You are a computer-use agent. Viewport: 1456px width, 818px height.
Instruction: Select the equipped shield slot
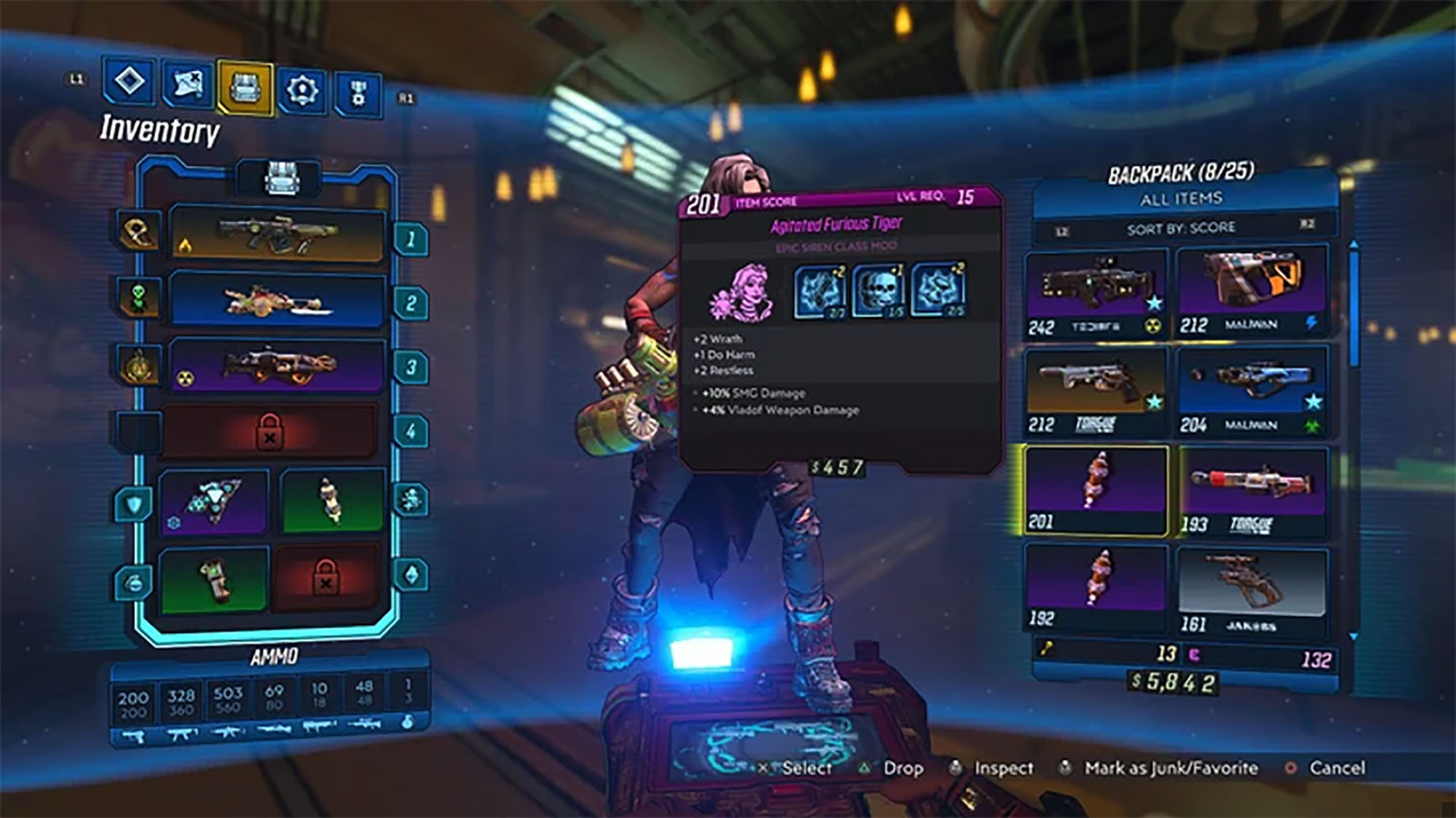(213, 501)
